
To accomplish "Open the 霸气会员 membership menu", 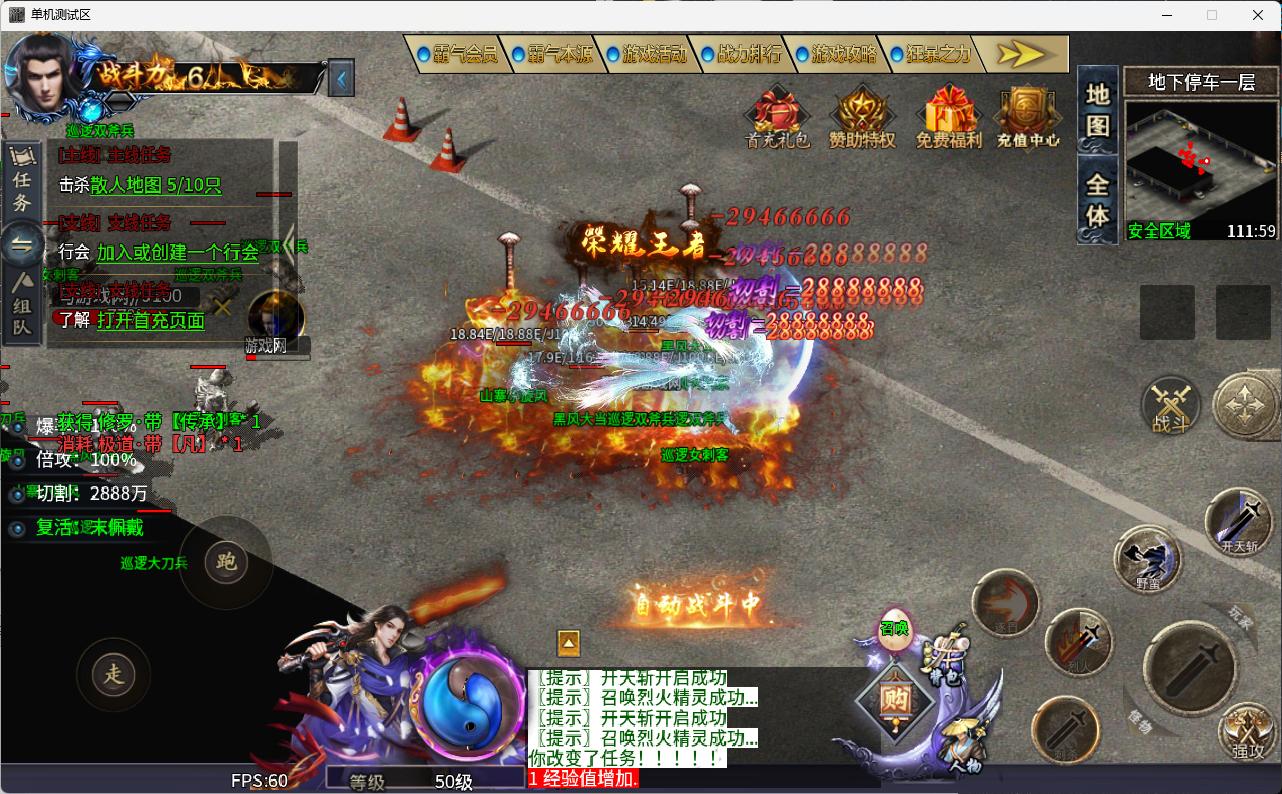I will (x=456, y=54).
